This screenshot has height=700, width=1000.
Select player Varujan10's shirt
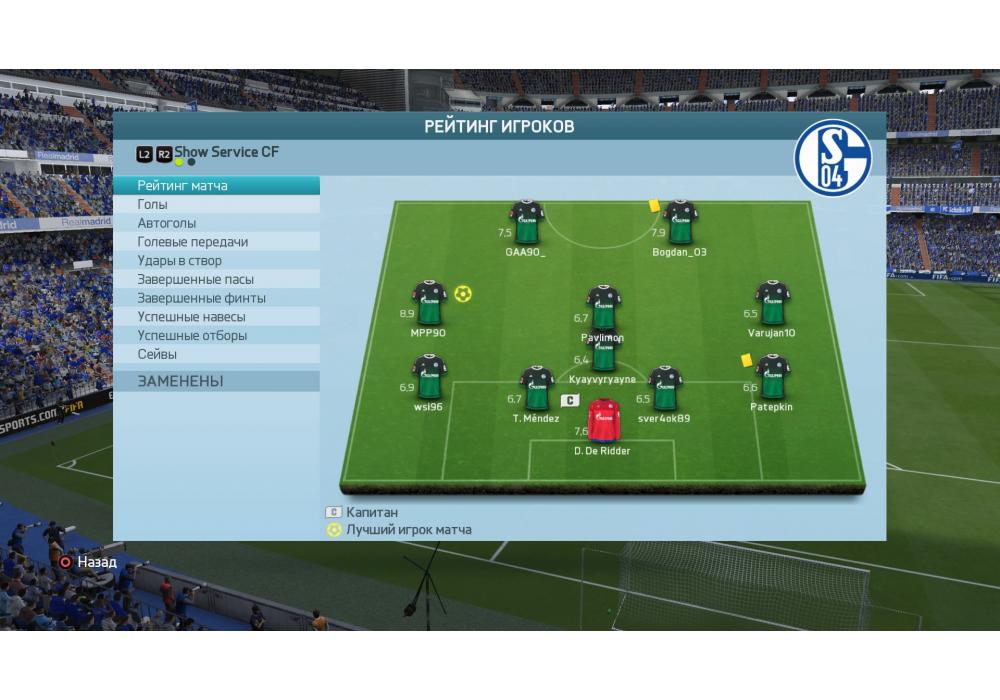(772, 303)
